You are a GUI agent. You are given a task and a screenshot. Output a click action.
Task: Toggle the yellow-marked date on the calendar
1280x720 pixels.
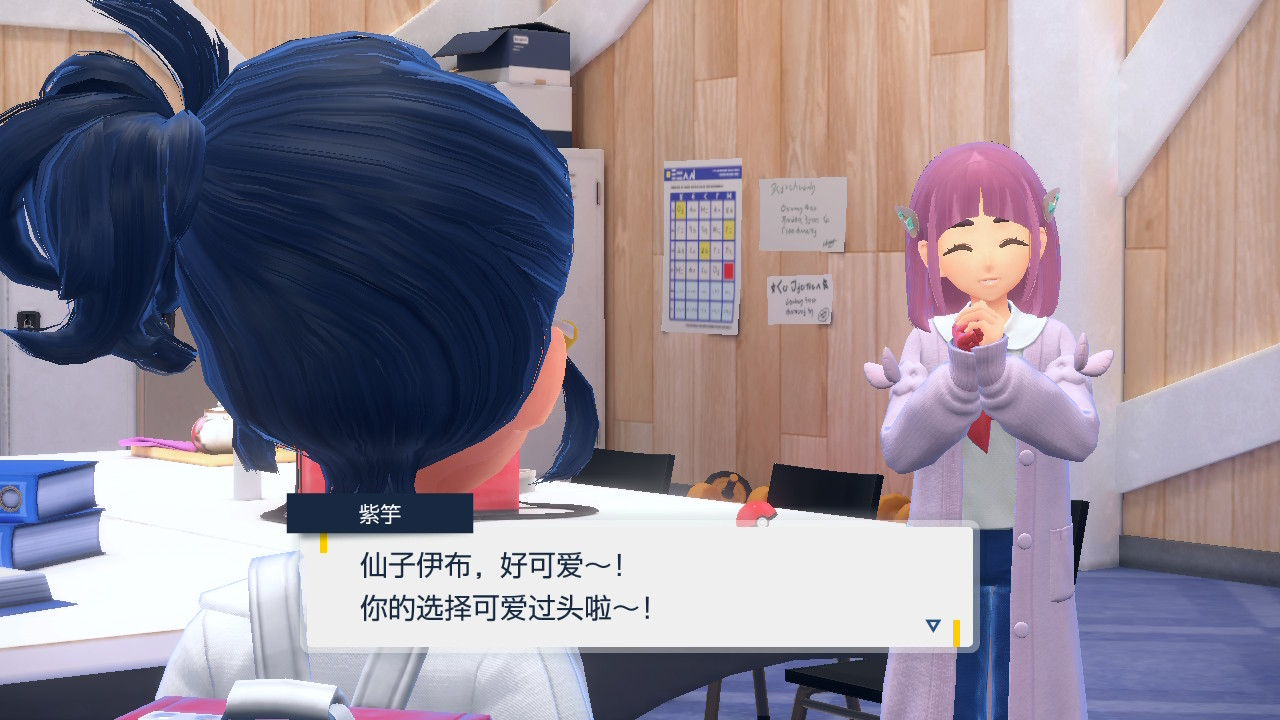click(679, 208)
